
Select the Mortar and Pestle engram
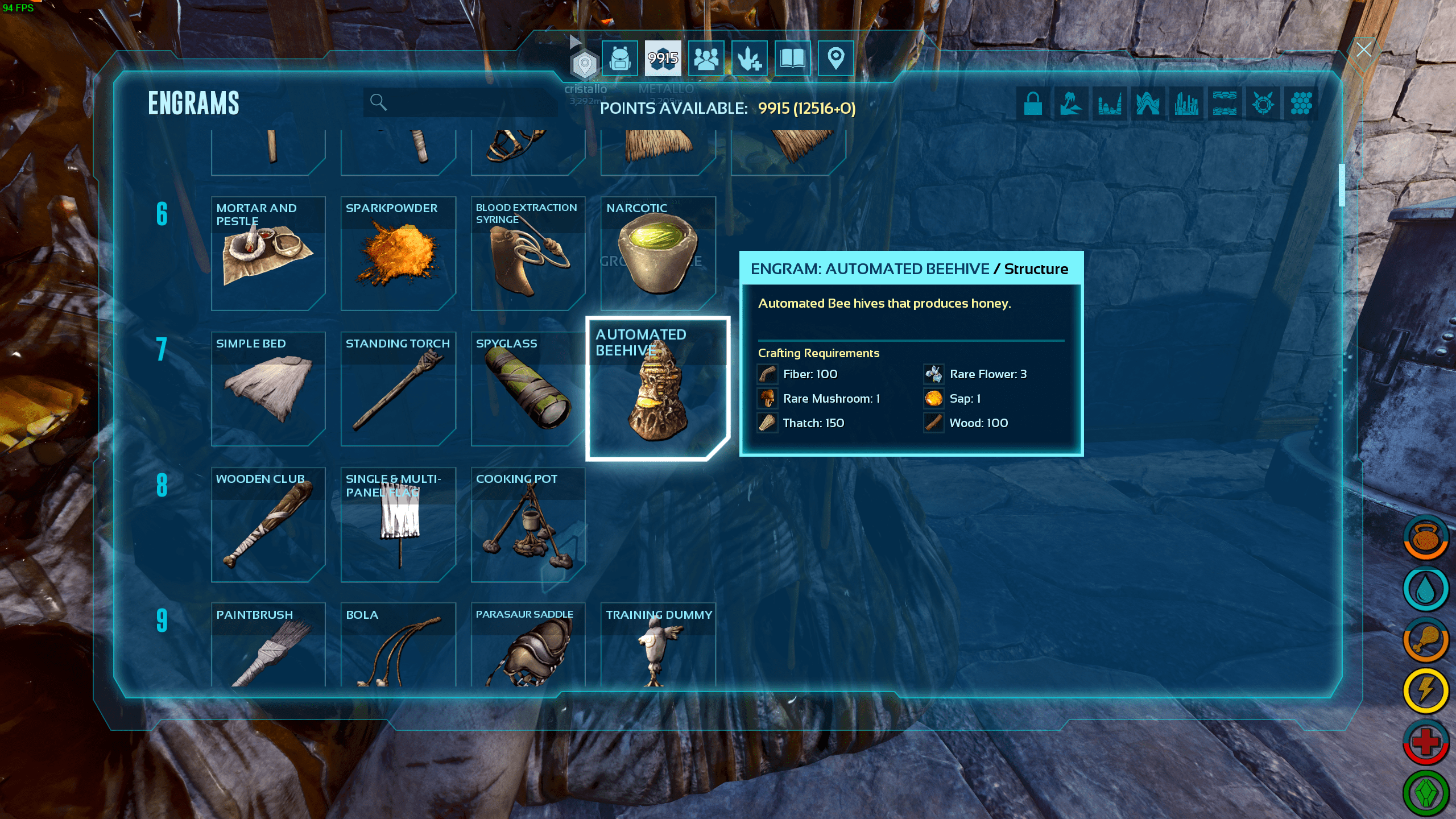click(268, 254)
